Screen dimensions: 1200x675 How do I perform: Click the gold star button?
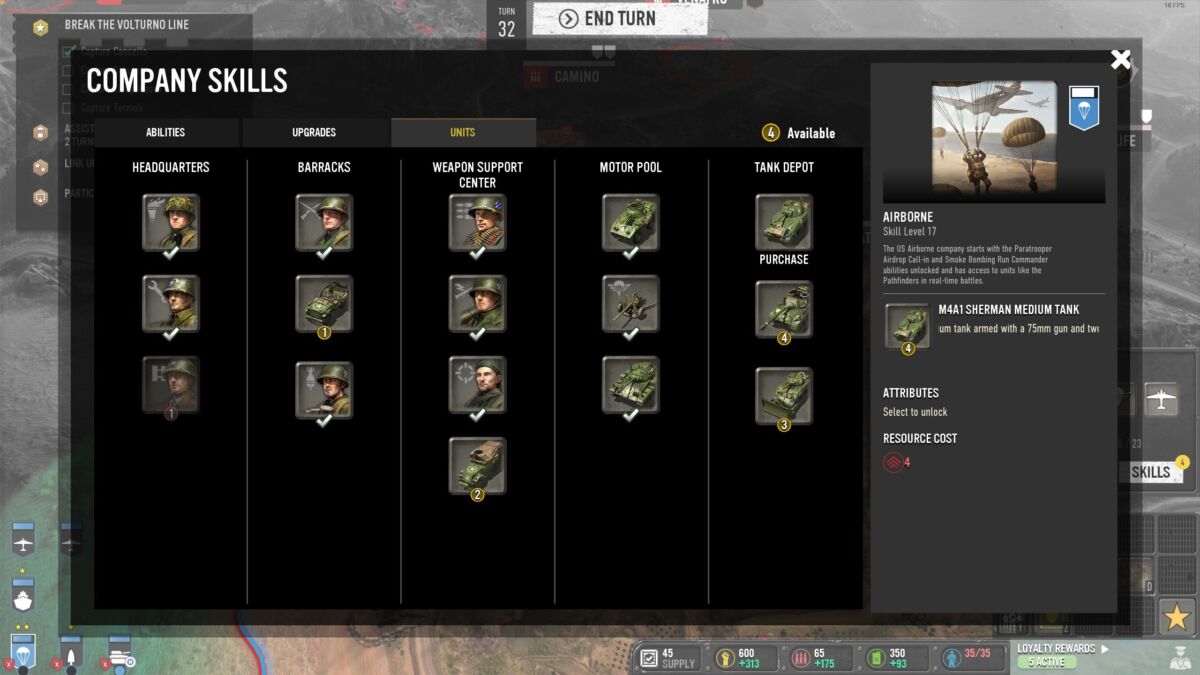pos(1177,616)
